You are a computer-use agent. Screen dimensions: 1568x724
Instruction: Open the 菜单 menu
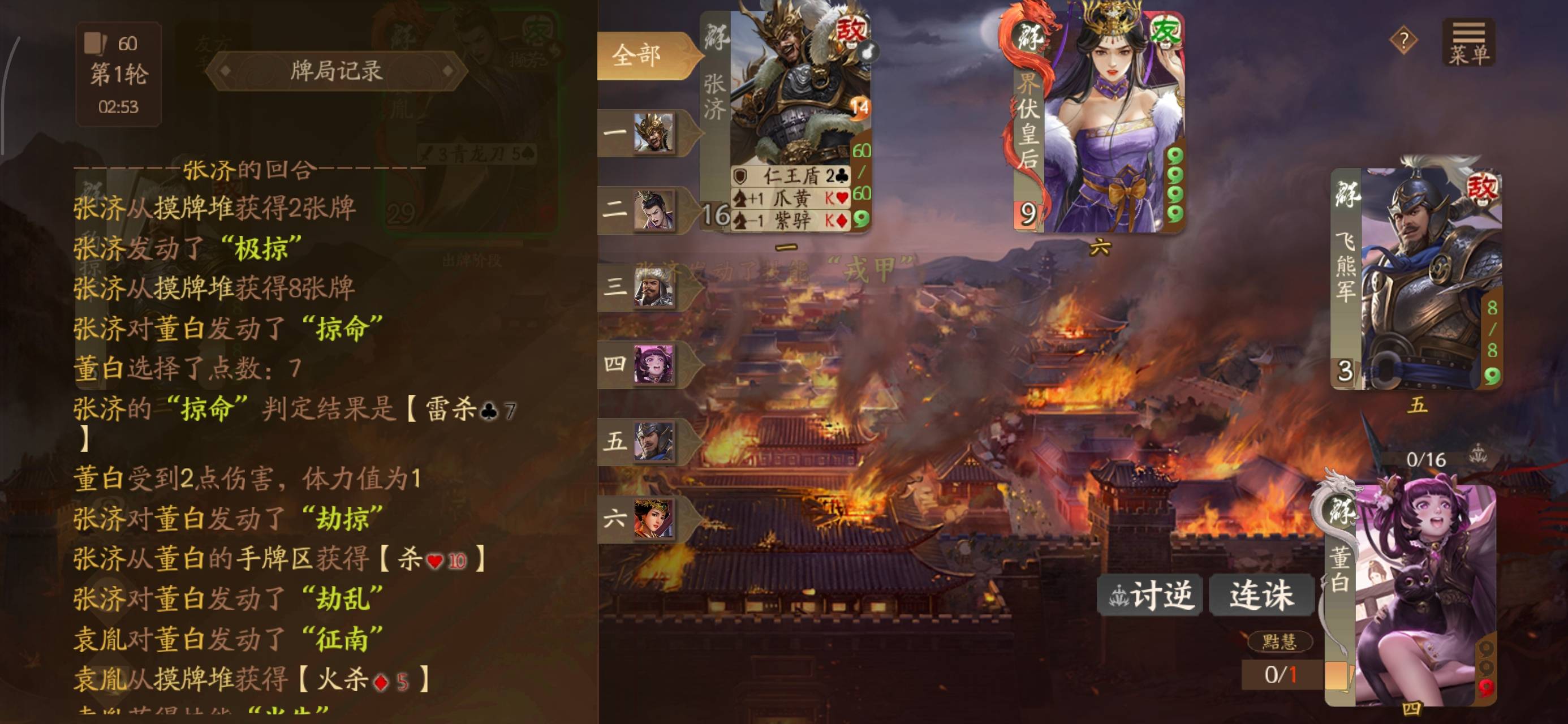pos(1468,42)
